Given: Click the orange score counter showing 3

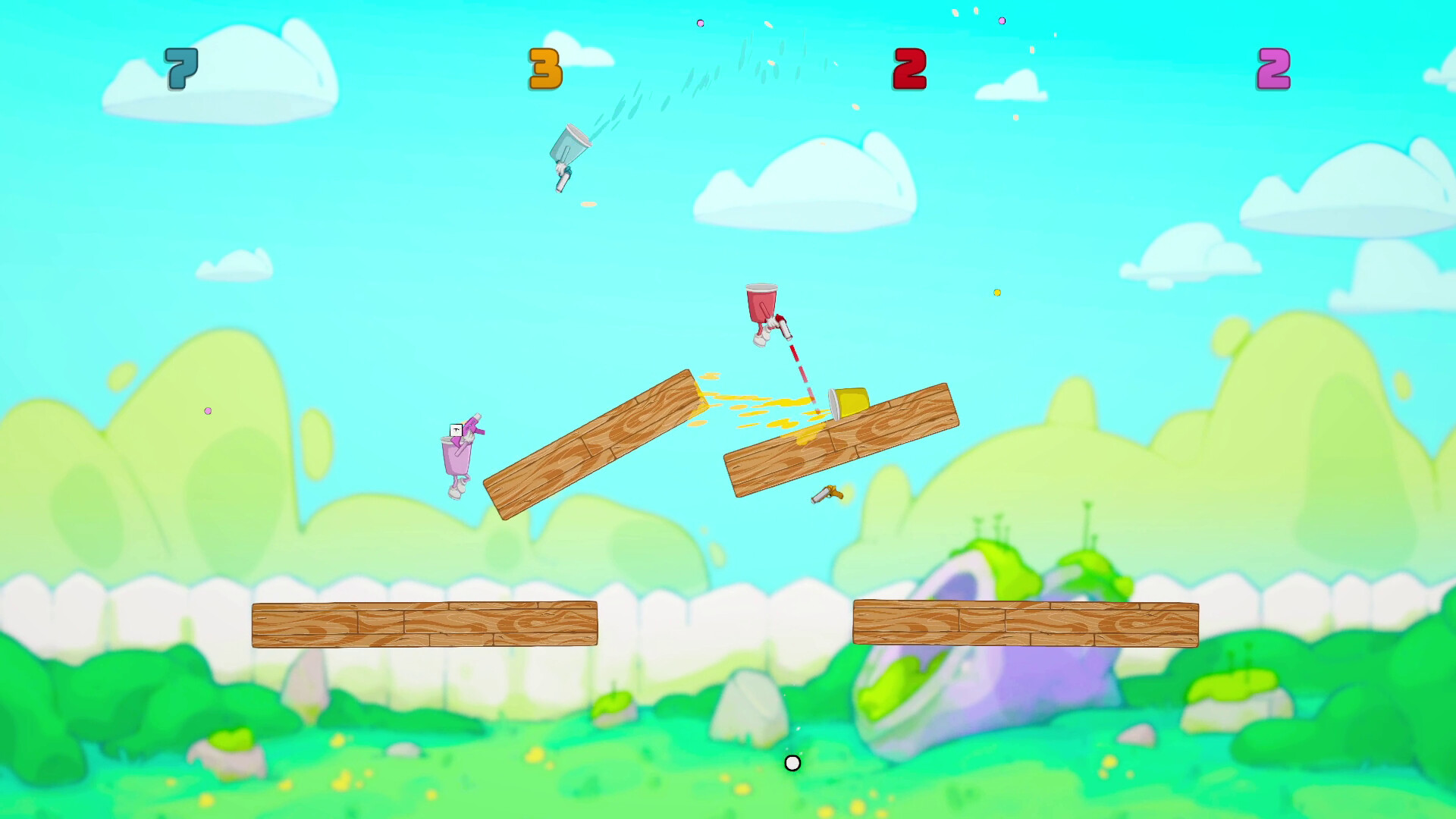Looking at the screenshot, I should (x=544, y=67).
